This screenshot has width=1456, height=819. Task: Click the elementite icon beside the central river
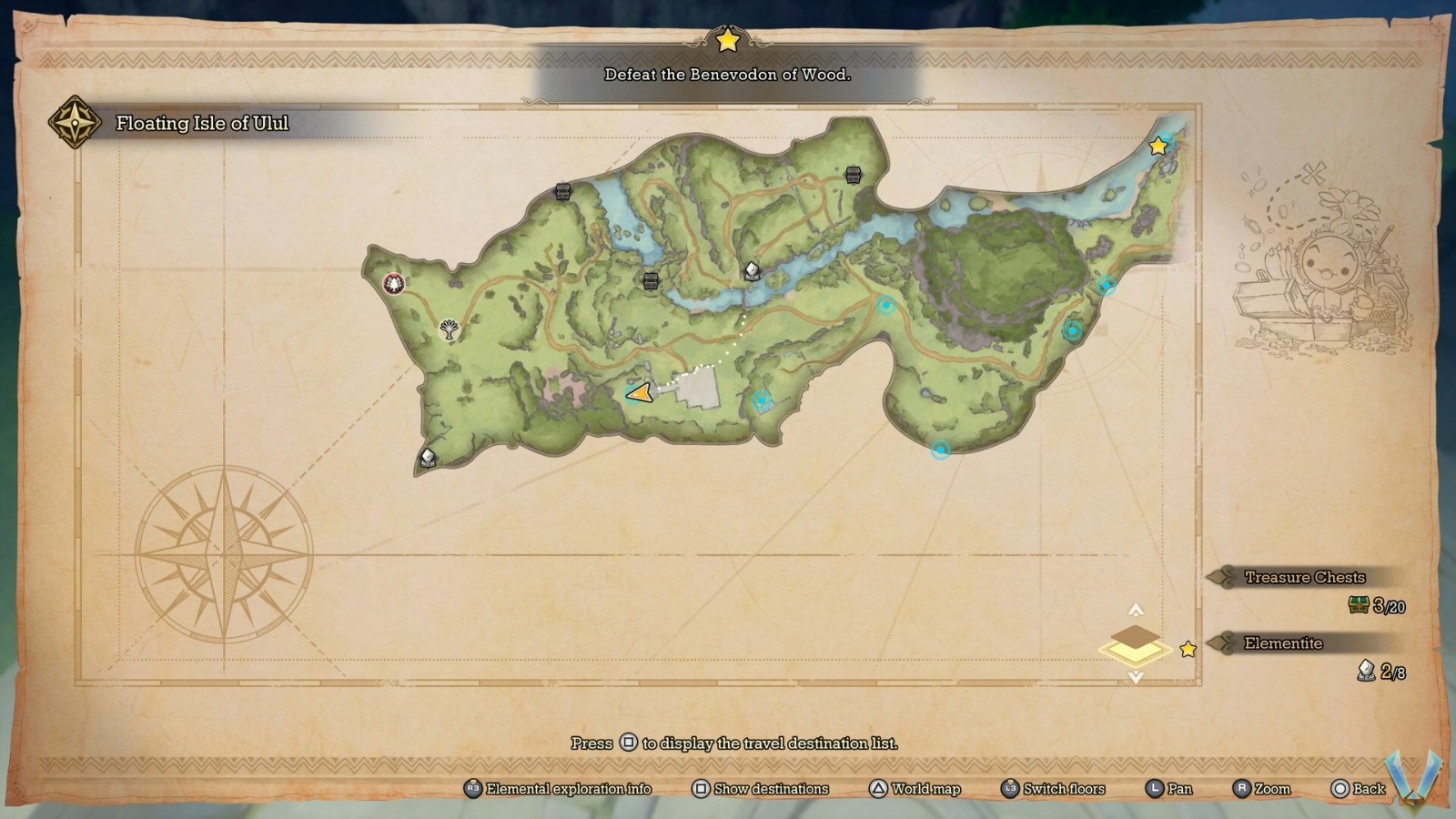click(x=751, y=269)
